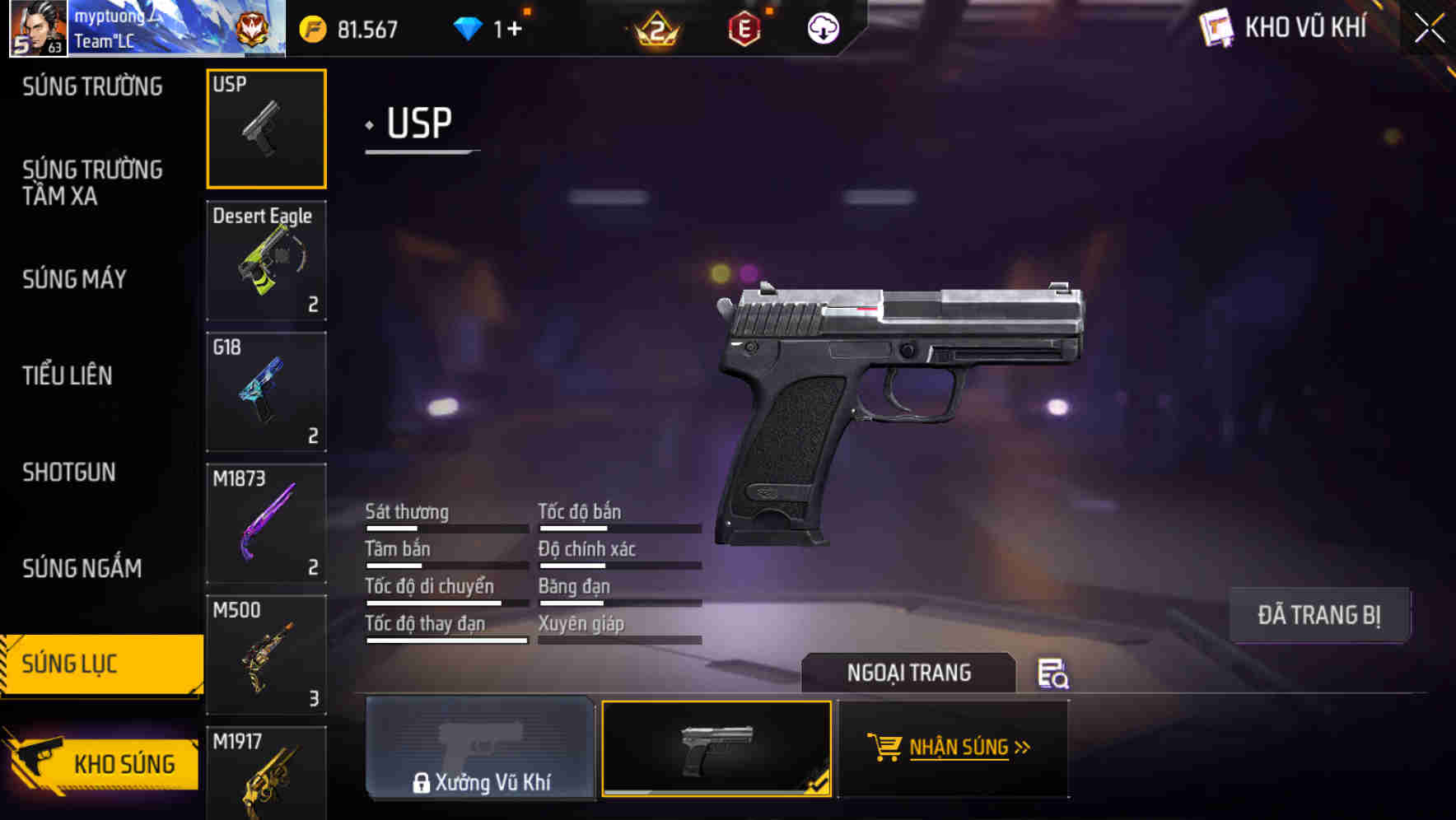Screen dimensions: 1456x820
Task: Click the blue diamond currency icon
Action: (469, 28)
